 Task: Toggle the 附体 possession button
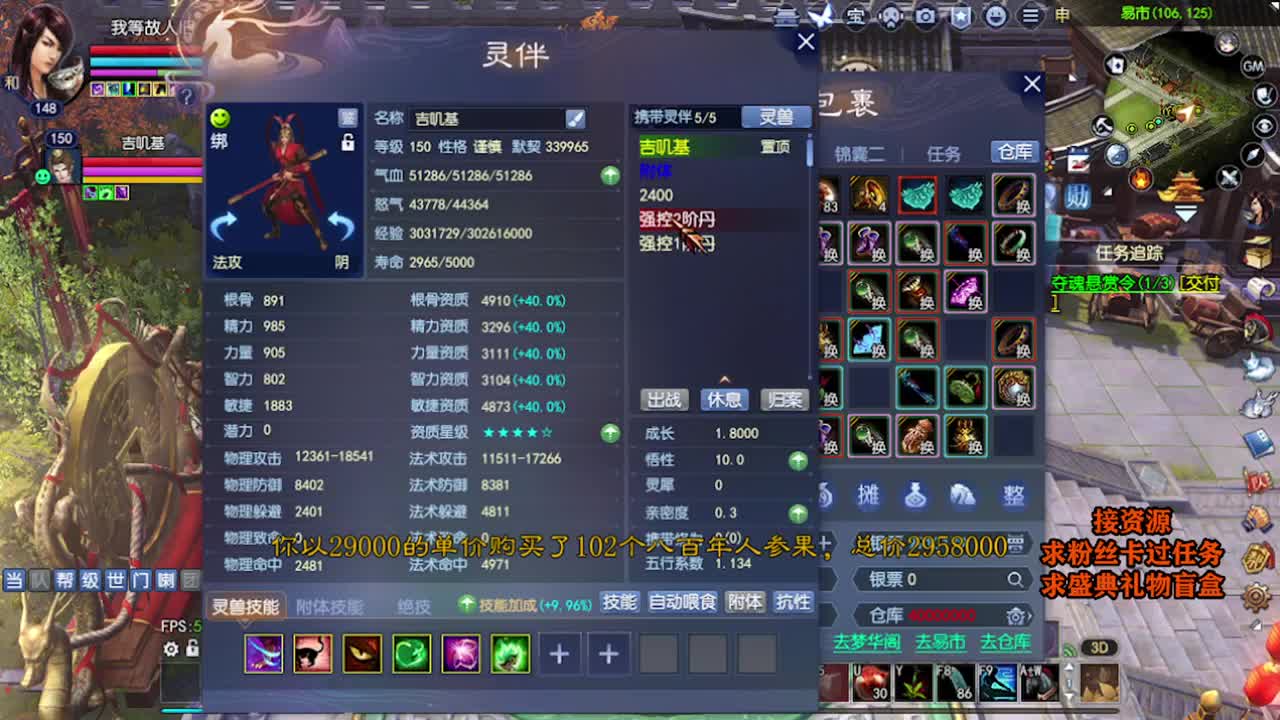(x=746, y=602)
